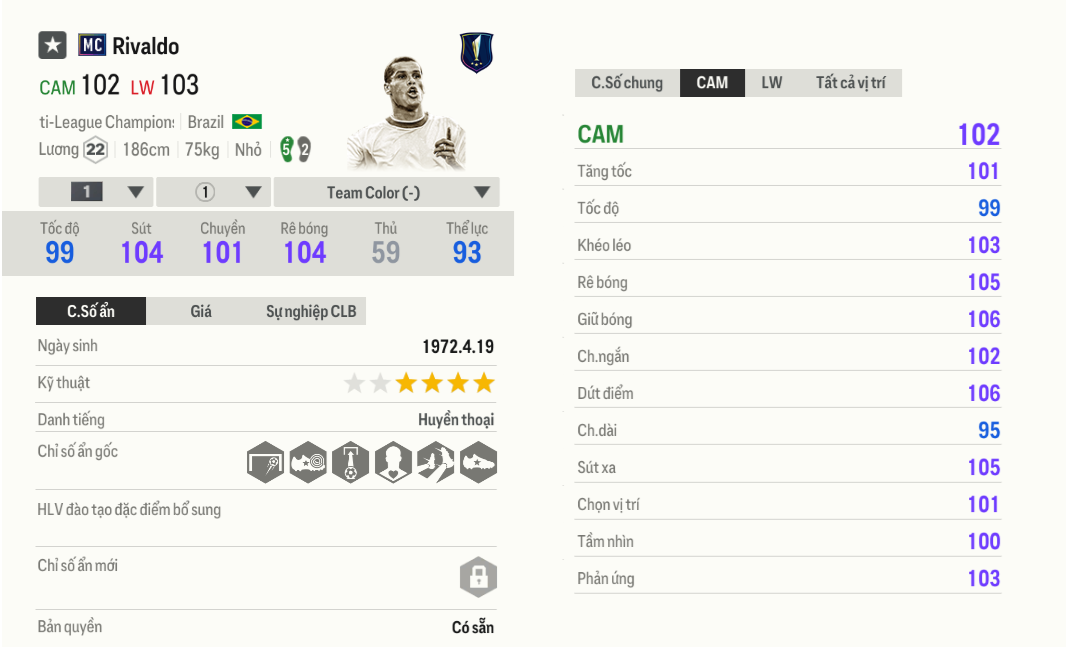Click the first hidden trait hexagon icon
This screenshot has width=1066, height=647.
point(265,462)
